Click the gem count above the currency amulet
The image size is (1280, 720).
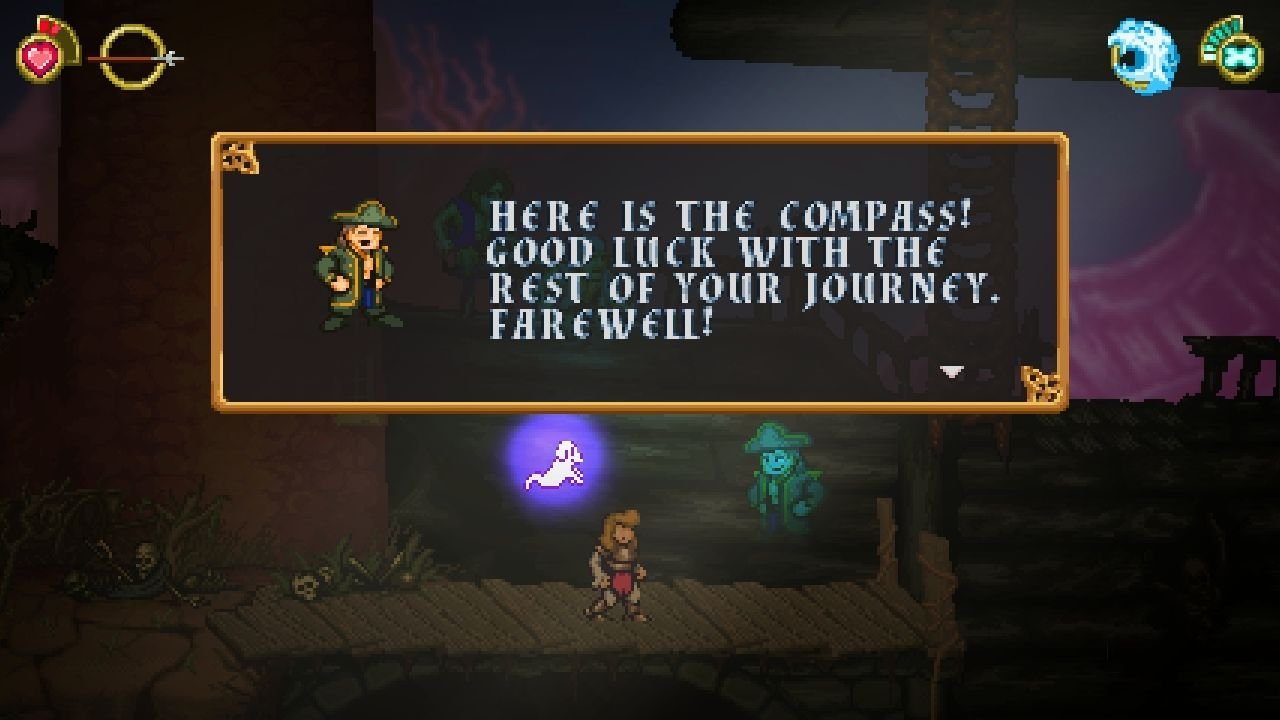1223,28
